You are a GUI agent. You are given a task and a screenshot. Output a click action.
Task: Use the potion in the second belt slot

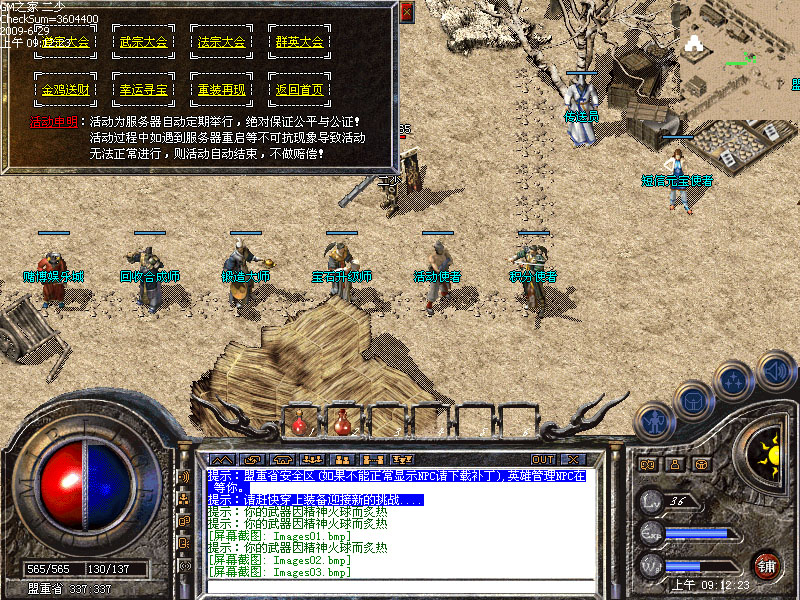pos(341,423)
